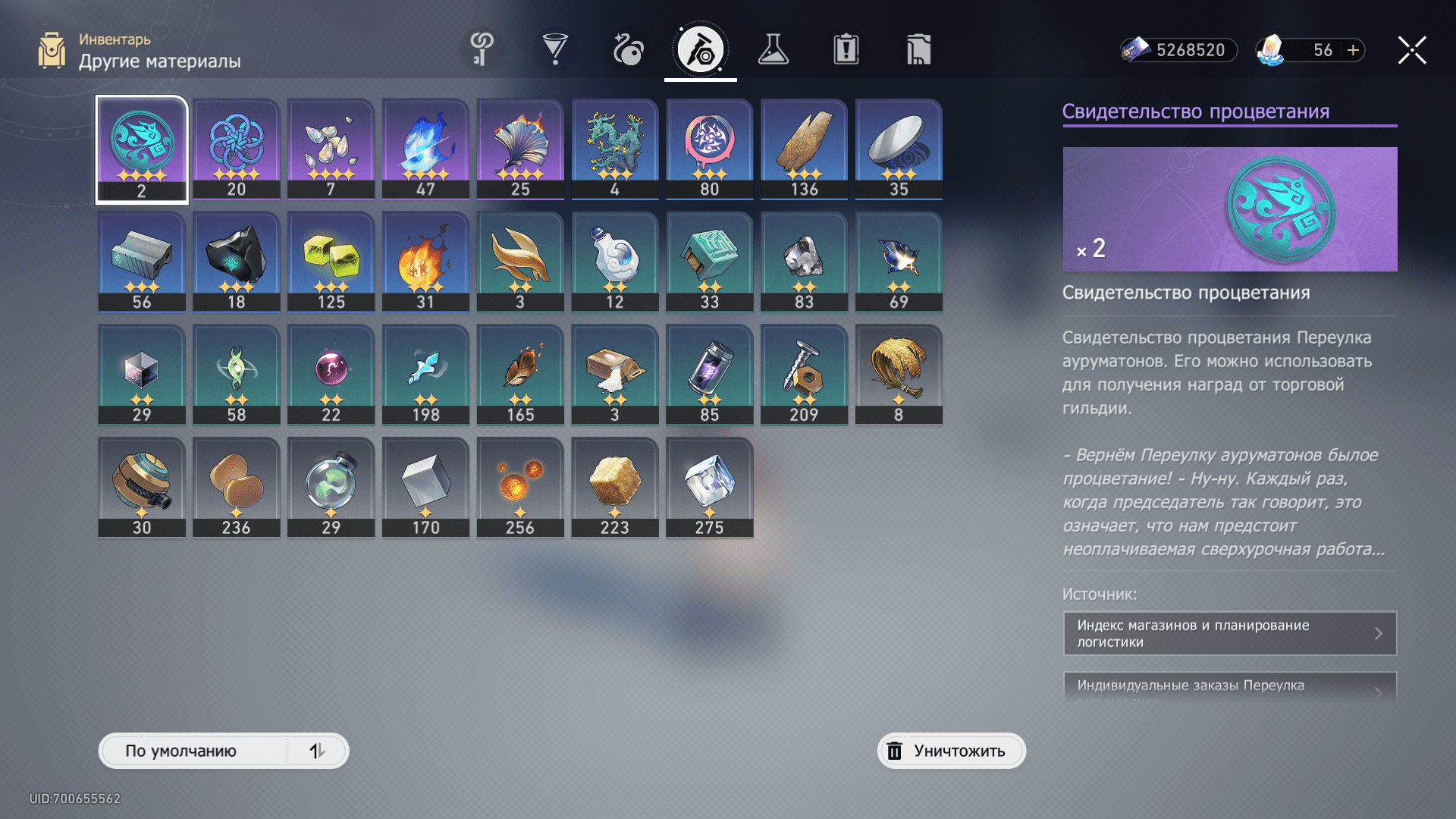Select the blue flame item with 47
The width and height of the screenshot is (1456, 819).
(425, 149)
